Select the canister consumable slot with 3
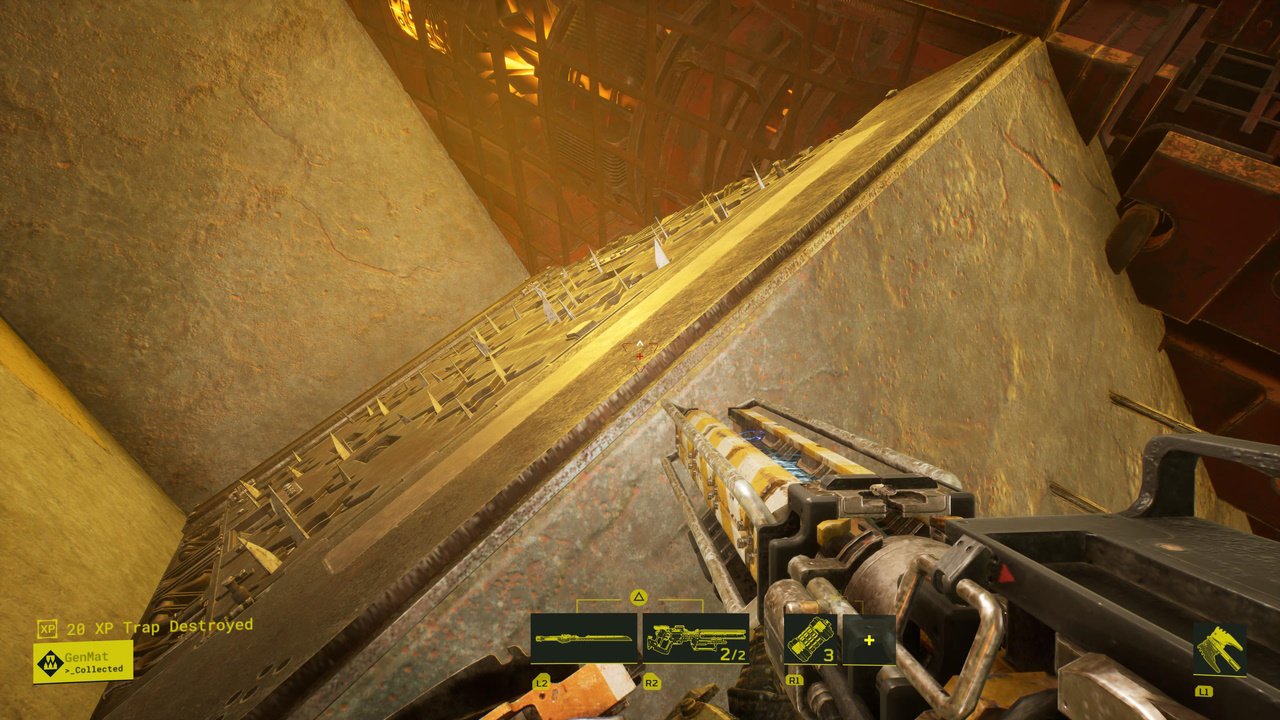Viewport: 1280px width, 720px height. click(809, 639)
